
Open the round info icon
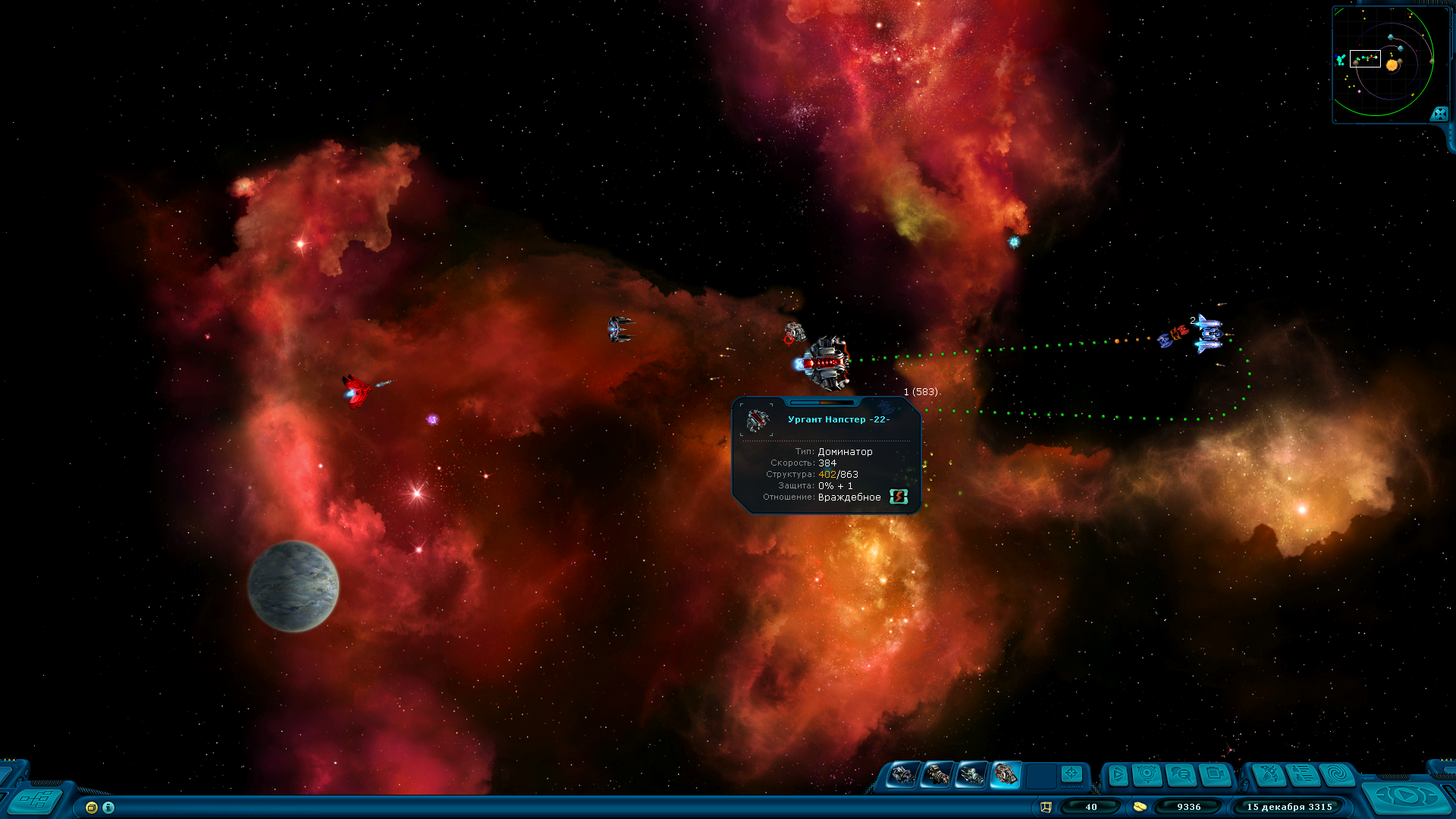pos(108,808)
